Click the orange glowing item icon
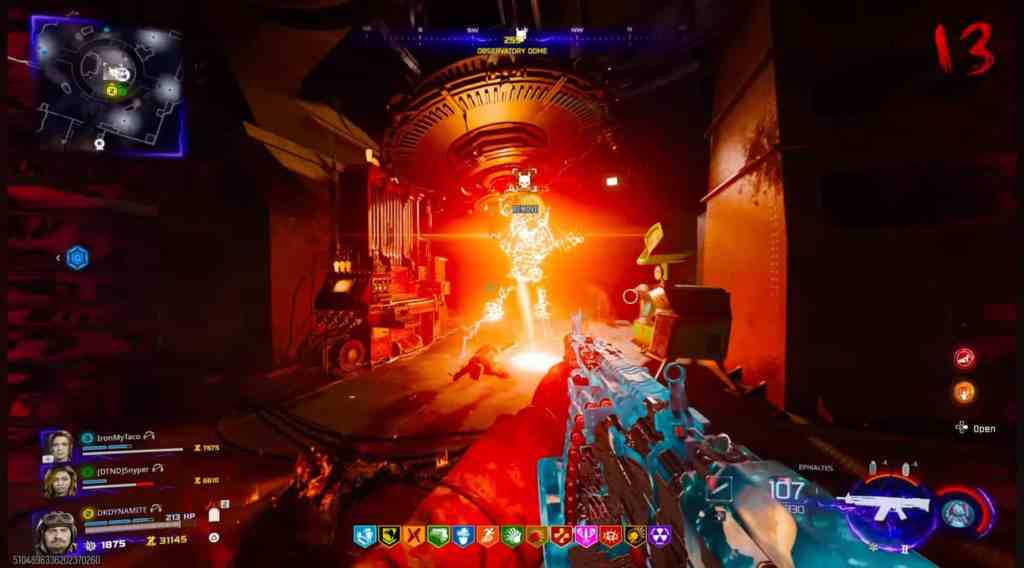 pyautogui.click(x=964, y=391)
